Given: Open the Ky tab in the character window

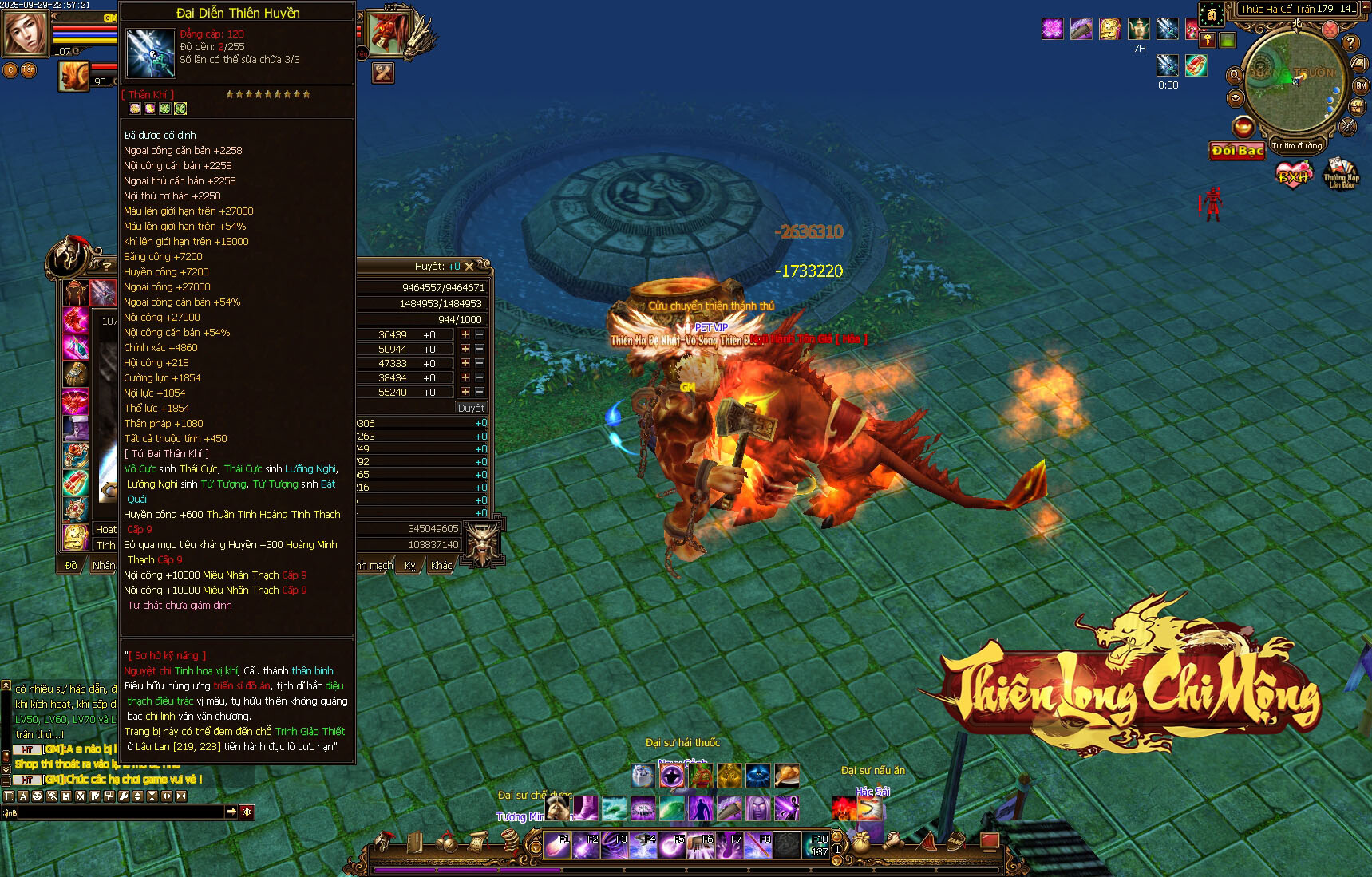Looking at the screenshot, I should (x=410, y=566).
